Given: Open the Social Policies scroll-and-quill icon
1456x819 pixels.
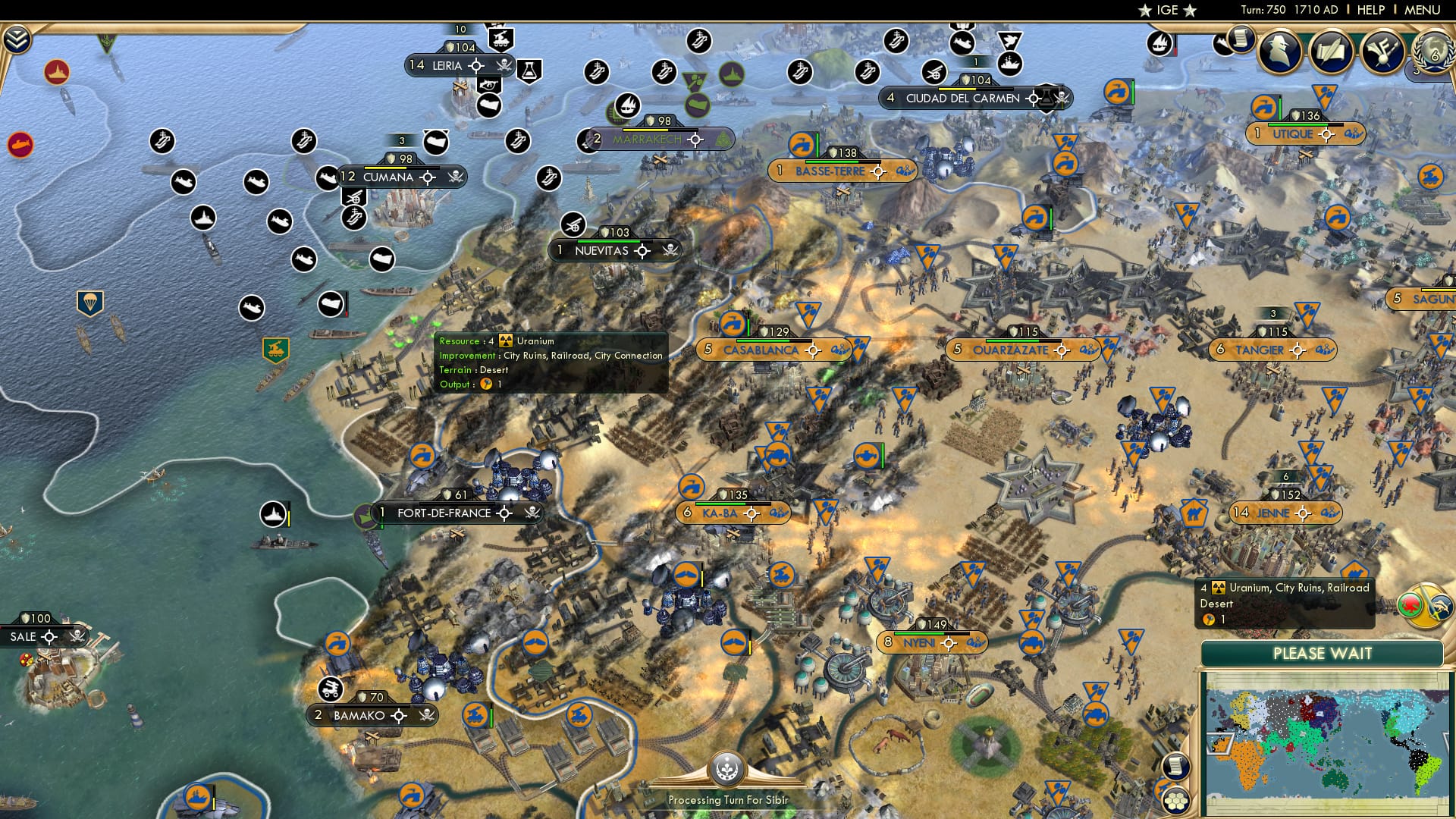Looking at the screenshot, I should 1329,52.
